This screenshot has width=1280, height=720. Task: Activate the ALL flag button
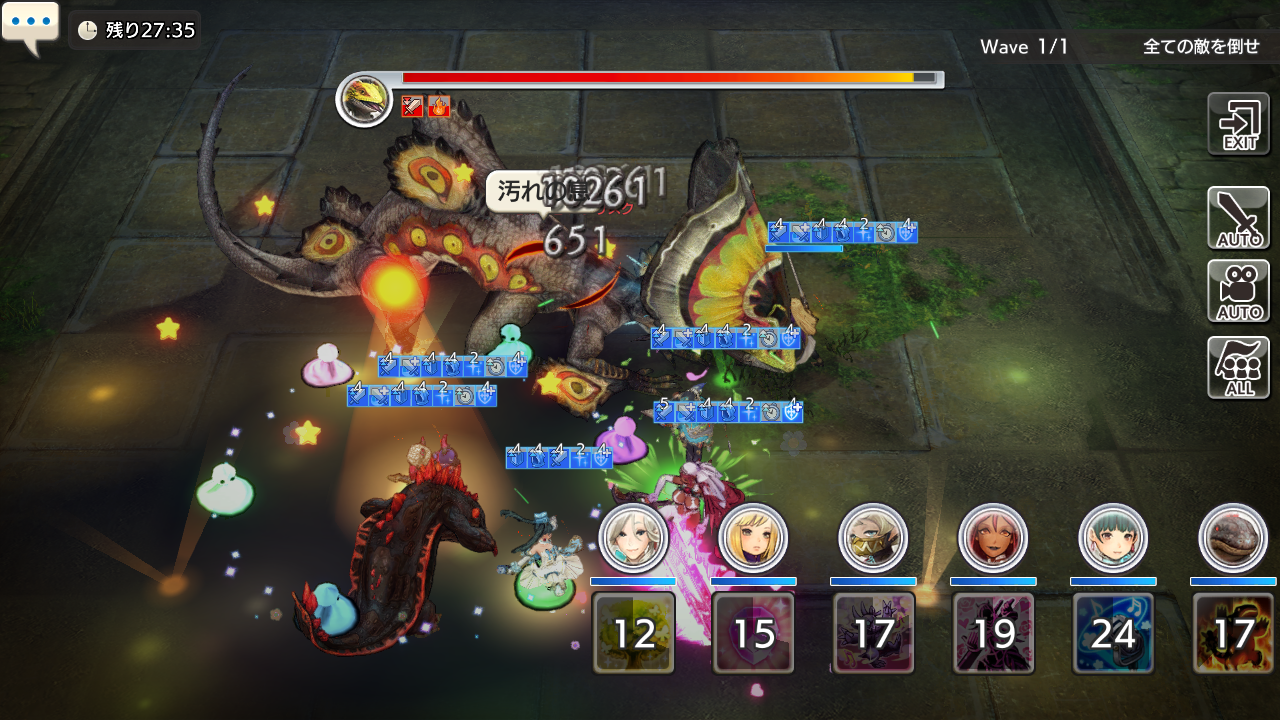pos(1238,367)
